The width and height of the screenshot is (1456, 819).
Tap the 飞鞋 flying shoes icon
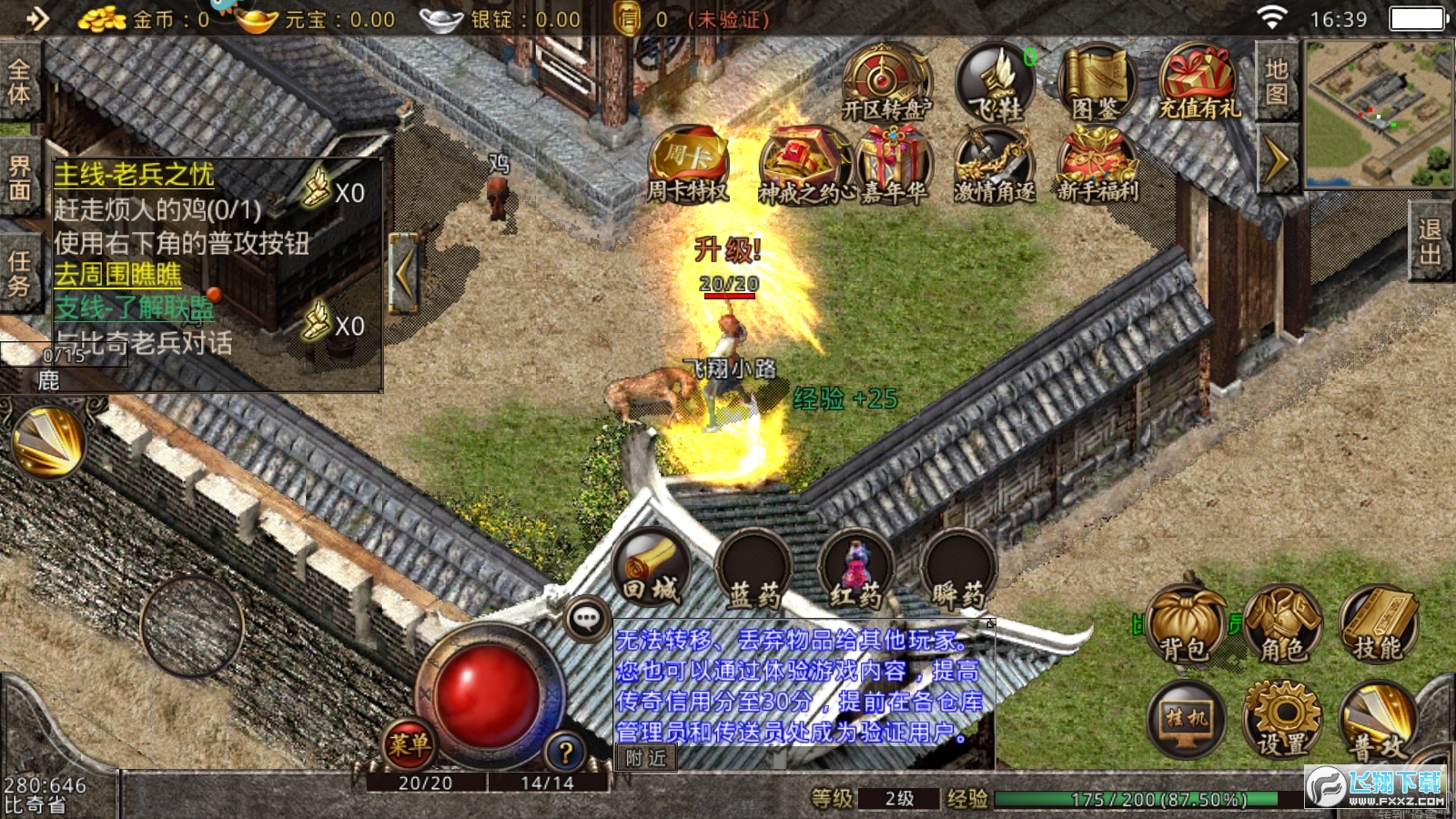997,84
